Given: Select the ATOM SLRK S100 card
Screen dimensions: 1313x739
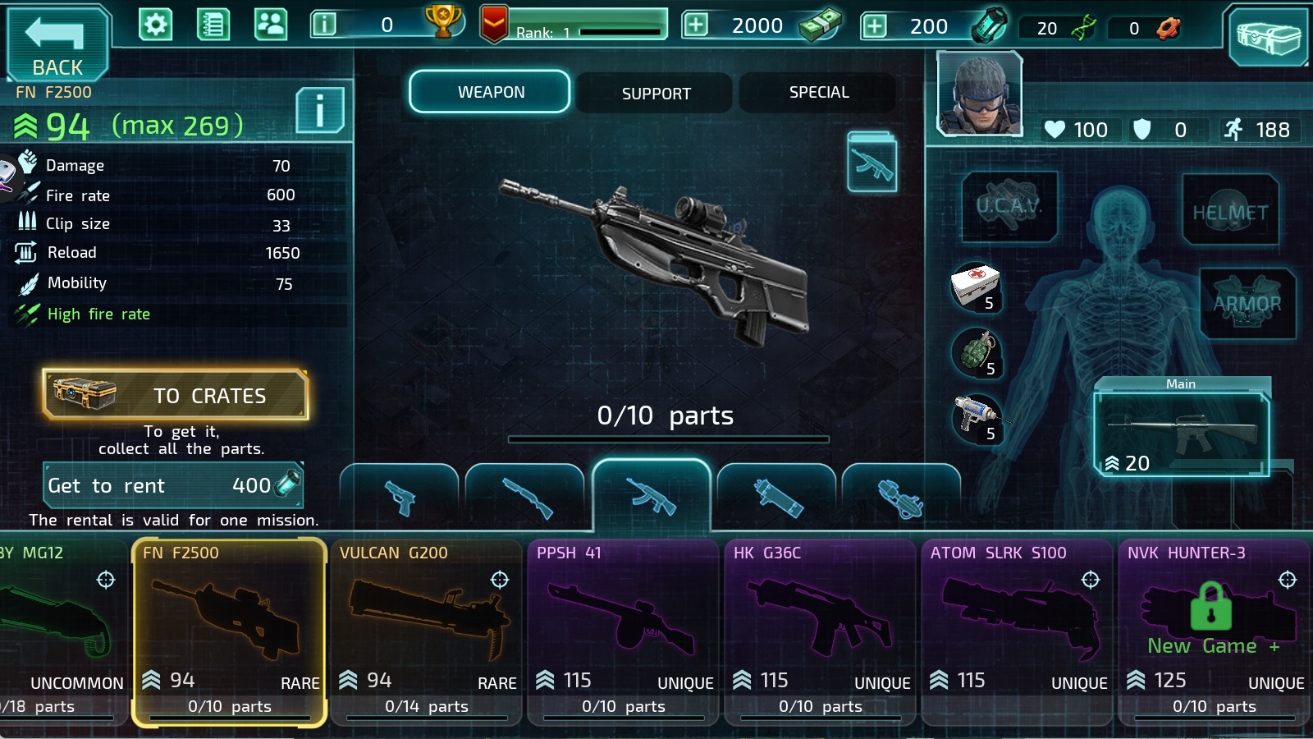Looking at the screenshot, I should pyautogui.click(x=1017, y=631).
